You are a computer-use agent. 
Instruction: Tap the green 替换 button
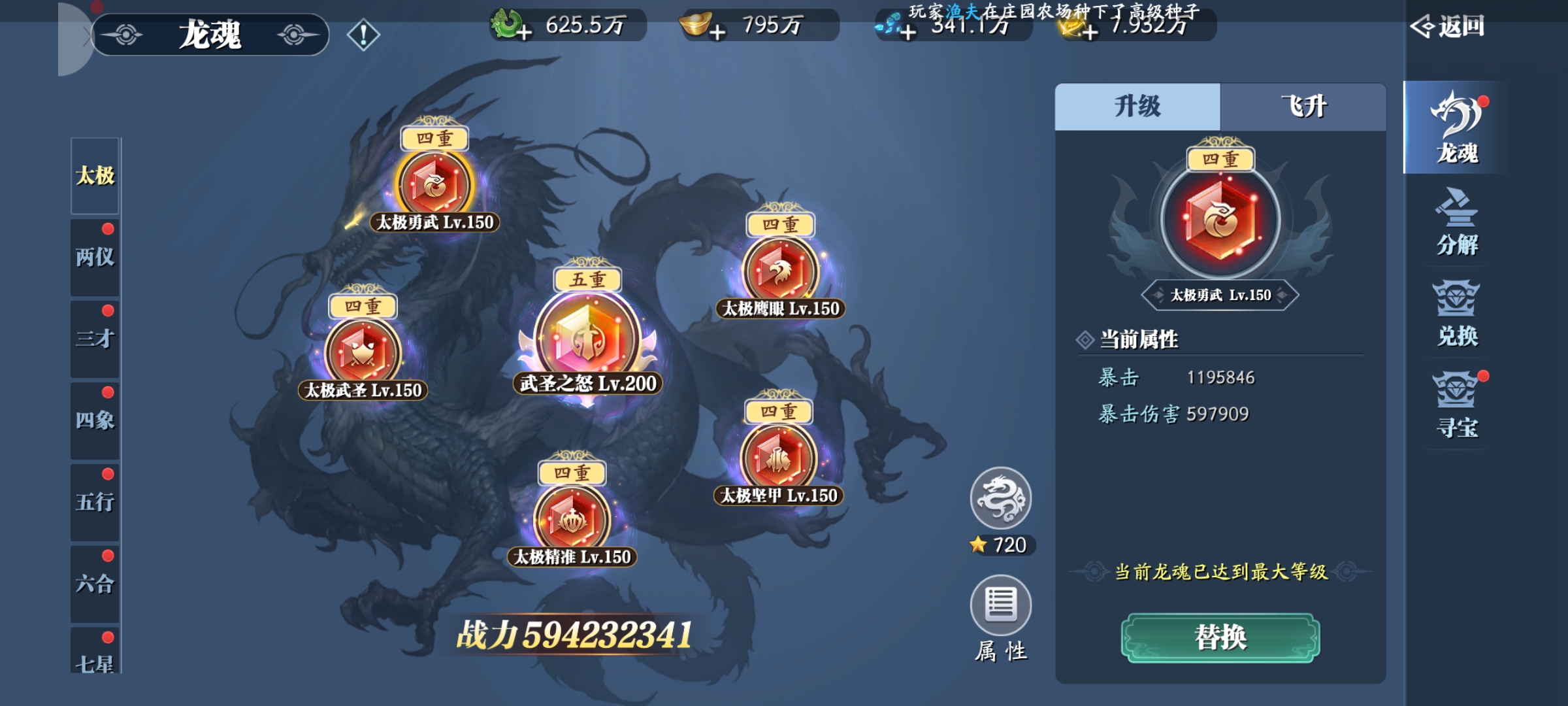coord(1220,637)
